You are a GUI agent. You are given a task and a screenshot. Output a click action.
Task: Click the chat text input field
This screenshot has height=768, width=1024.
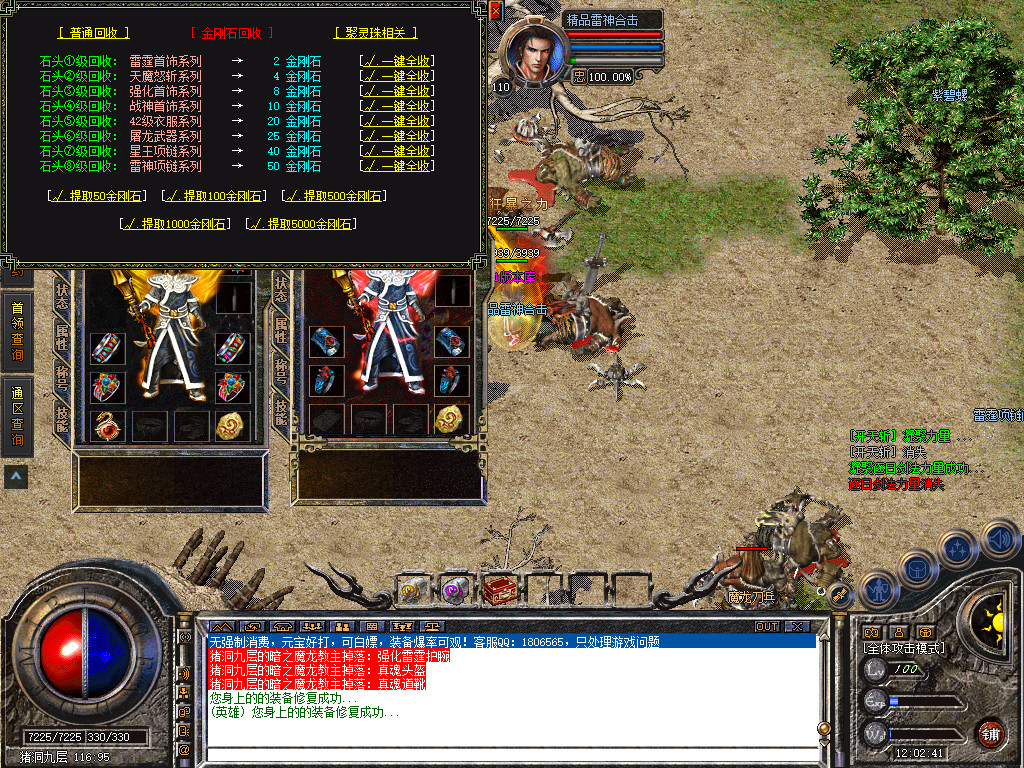pyautogui.click(x=510, y=755)
